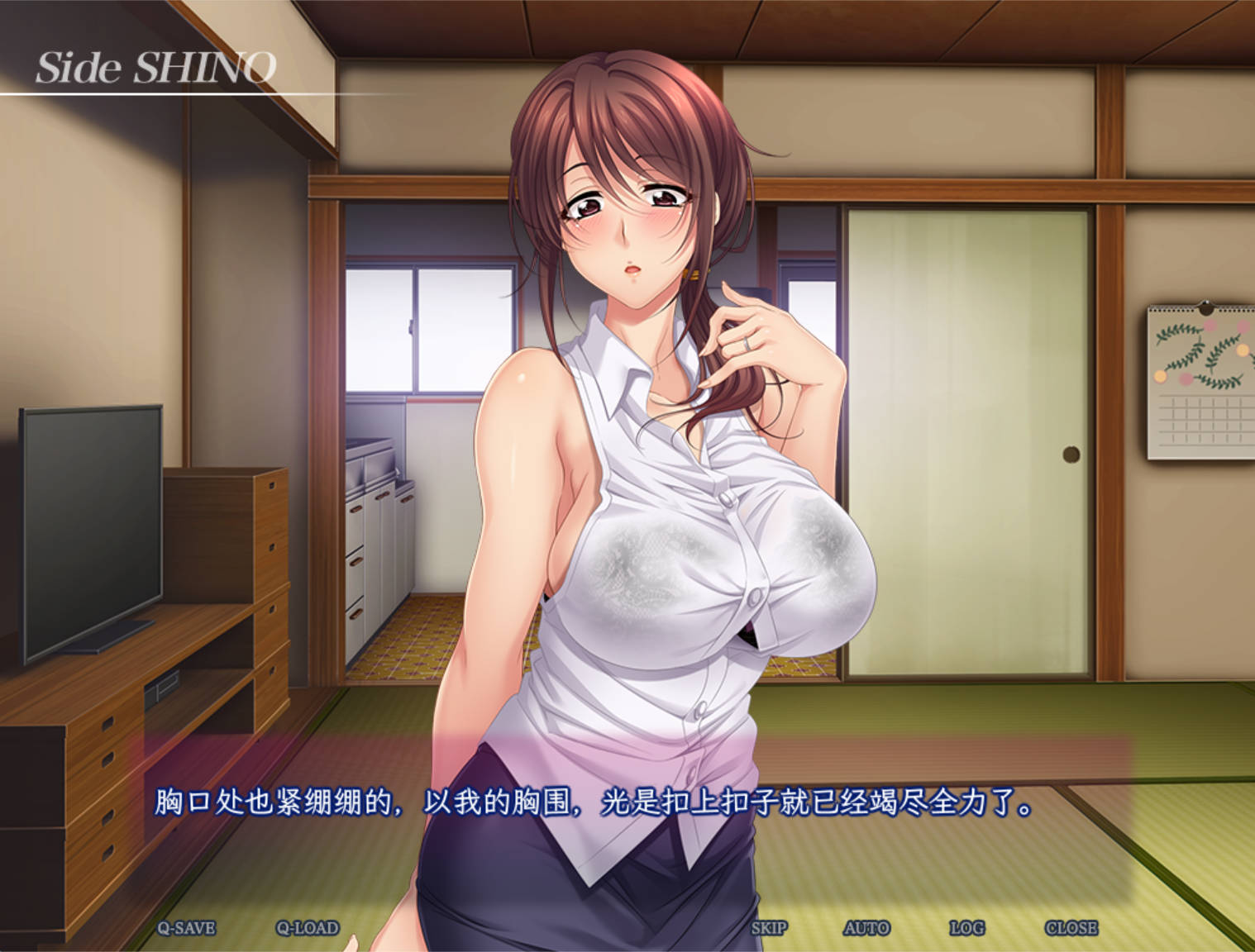Turn on AUTO text advance mode
This screenshot has height=952, width=1255.
coord(866,927)
